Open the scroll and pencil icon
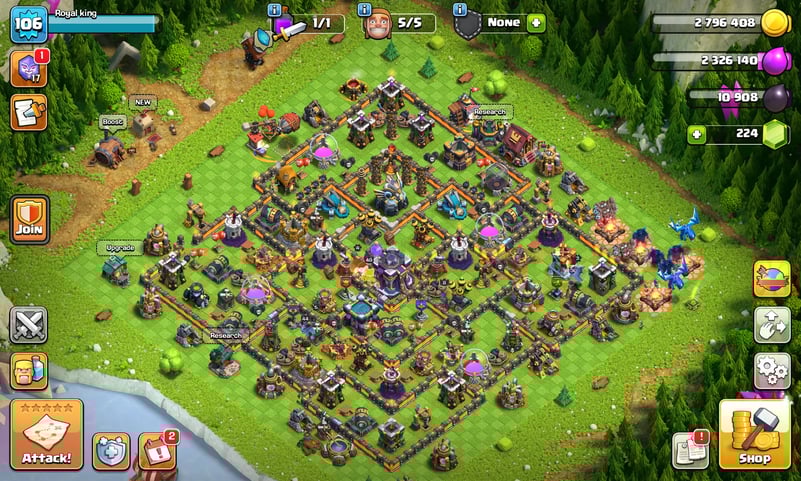Image resolution: width=801 pixels, height=481 pixels. point(28,112)
